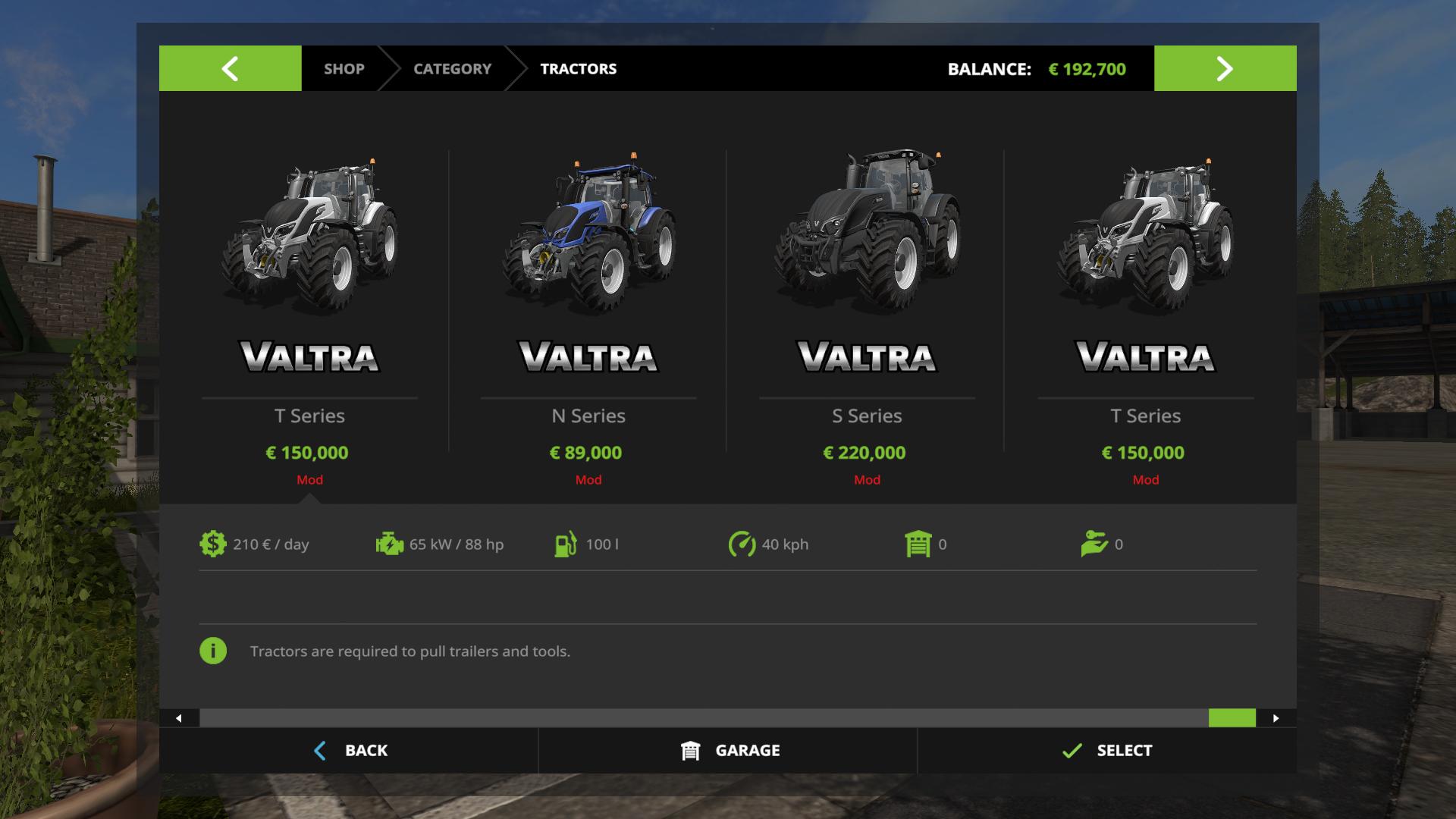Go to the next shop page arrow
1456x819 pixels.
[x=1225, y=68]
